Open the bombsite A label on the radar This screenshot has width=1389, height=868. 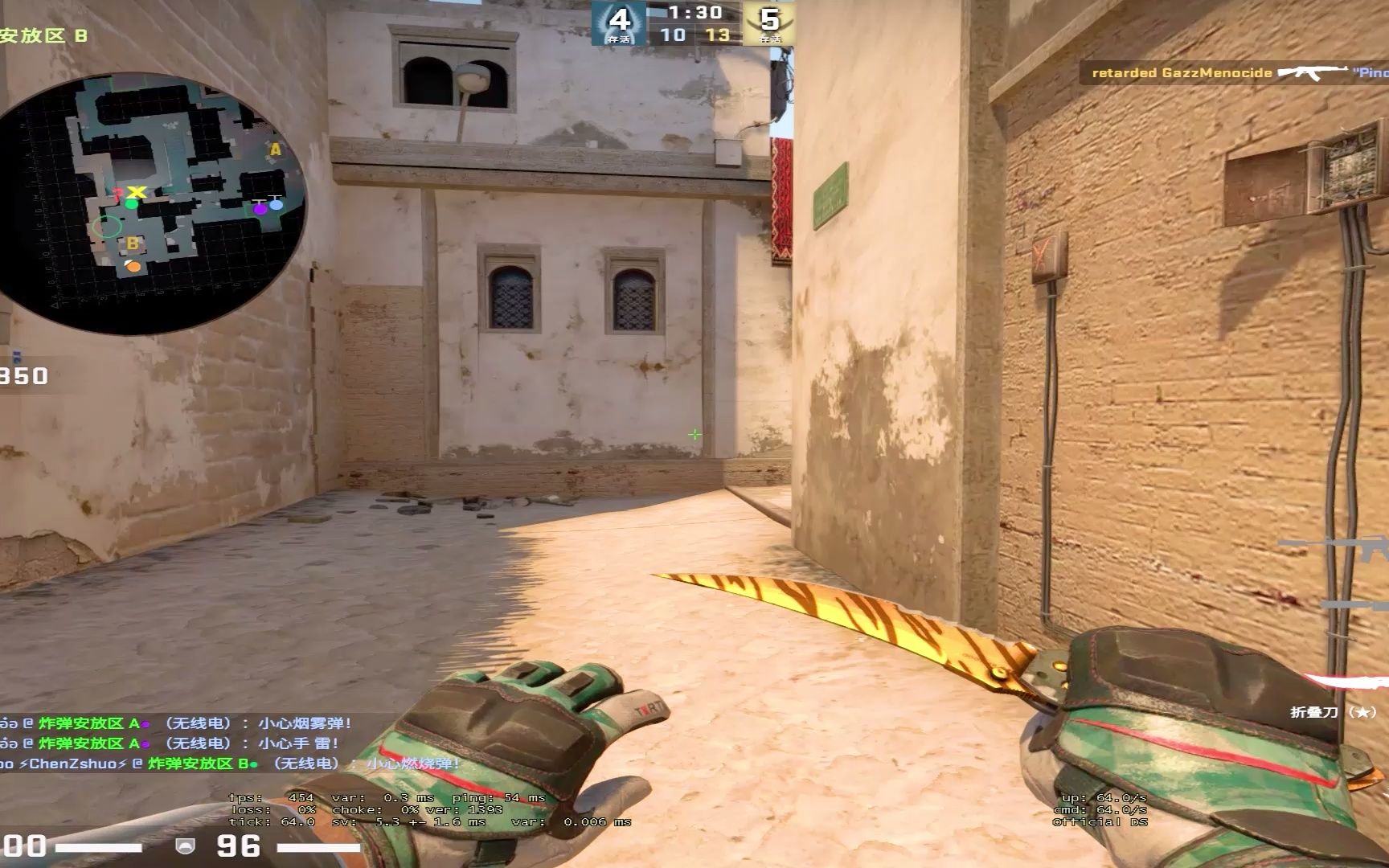click(x=274, y=149)
